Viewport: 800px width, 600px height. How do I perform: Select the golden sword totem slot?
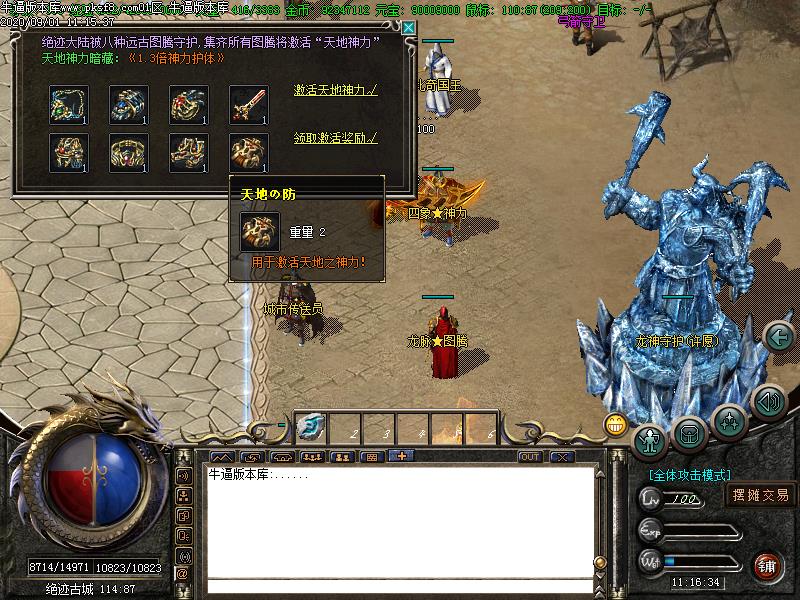[x=248, y=104]
